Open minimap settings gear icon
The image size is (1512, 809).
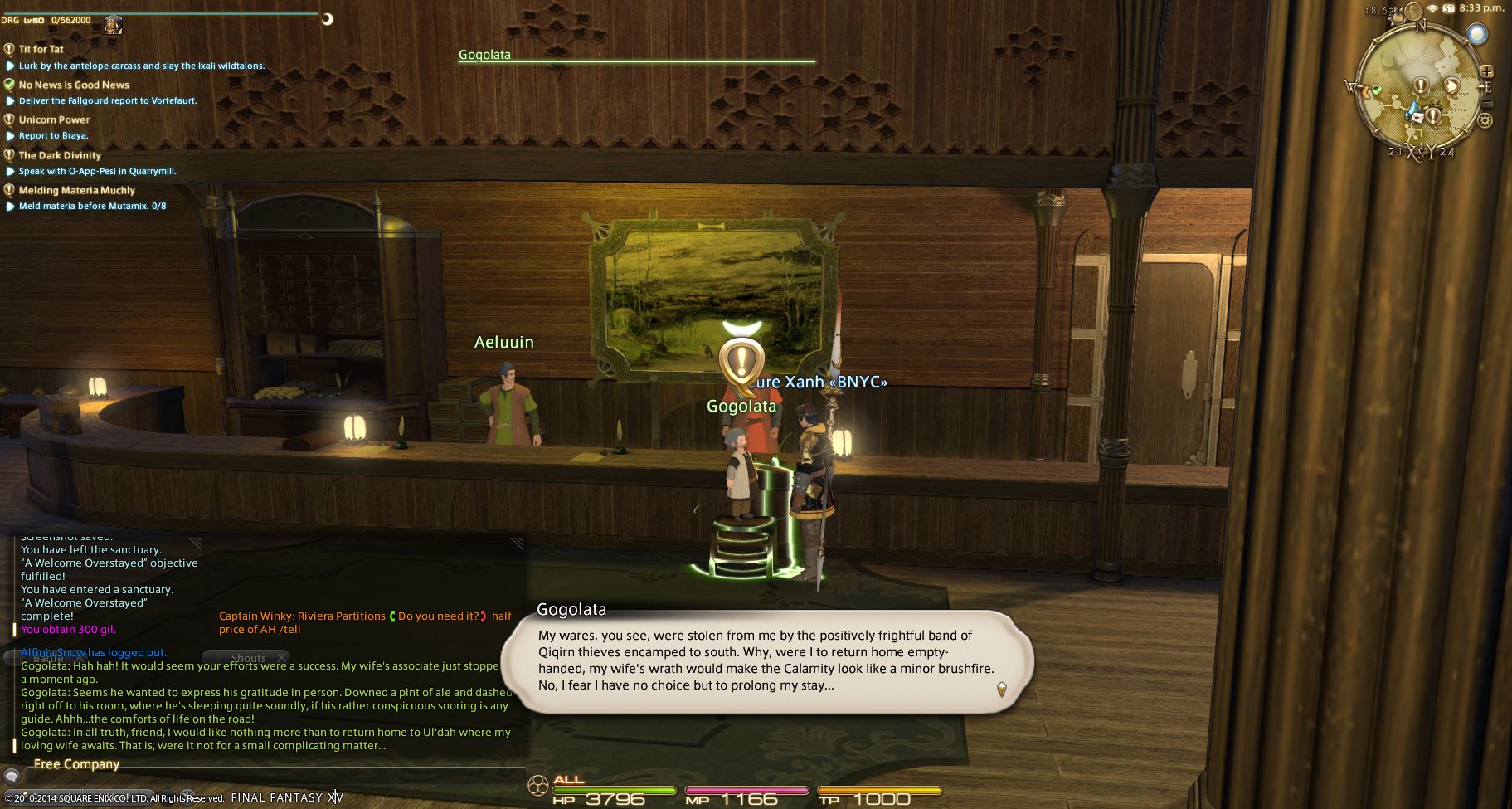[1485, 120]
